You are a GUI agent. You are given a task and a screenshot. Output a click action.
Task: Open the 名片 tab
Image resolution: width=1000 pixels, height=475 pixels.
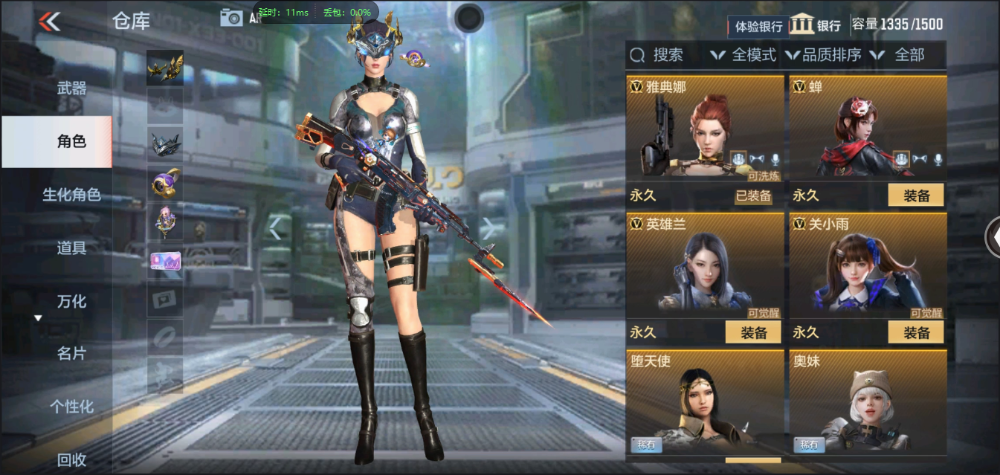click(71, 353)
